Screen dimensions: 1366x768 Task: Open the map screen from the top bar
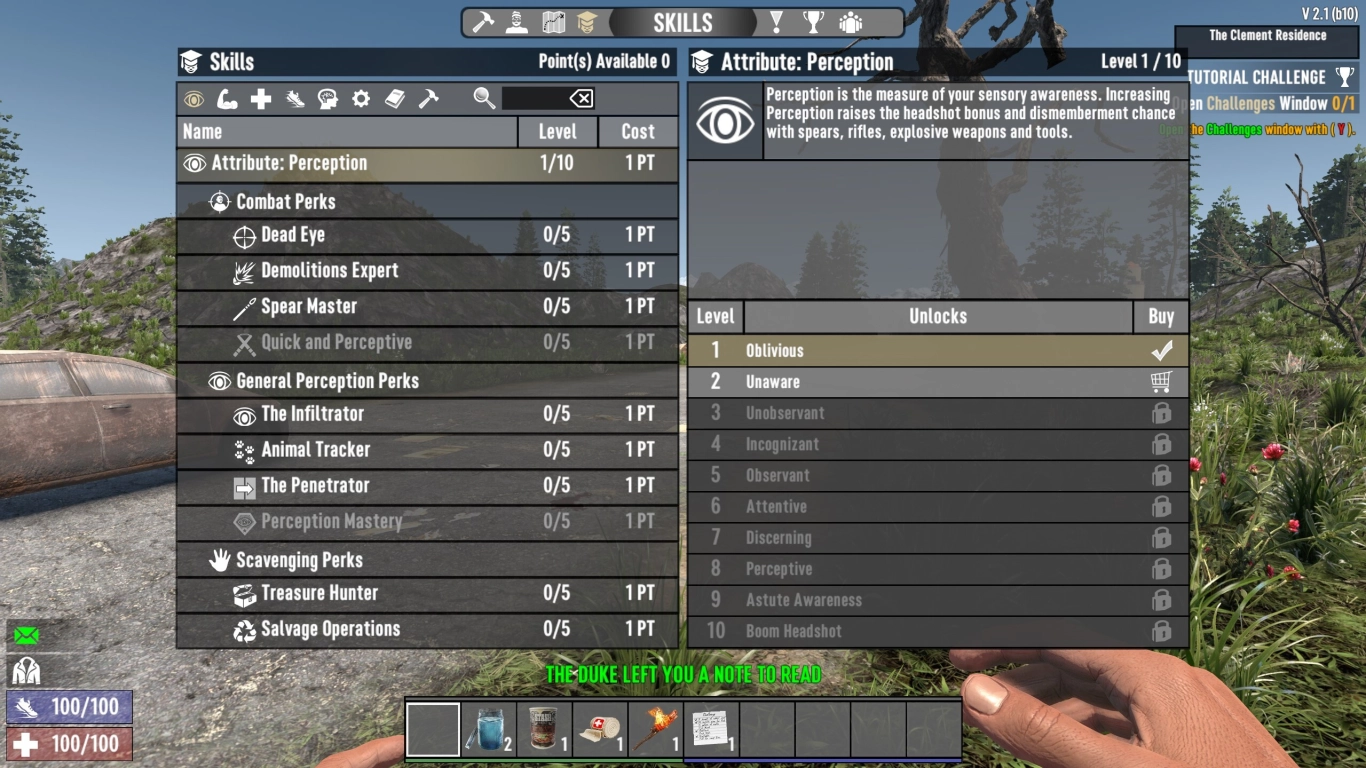click(554, 22)
